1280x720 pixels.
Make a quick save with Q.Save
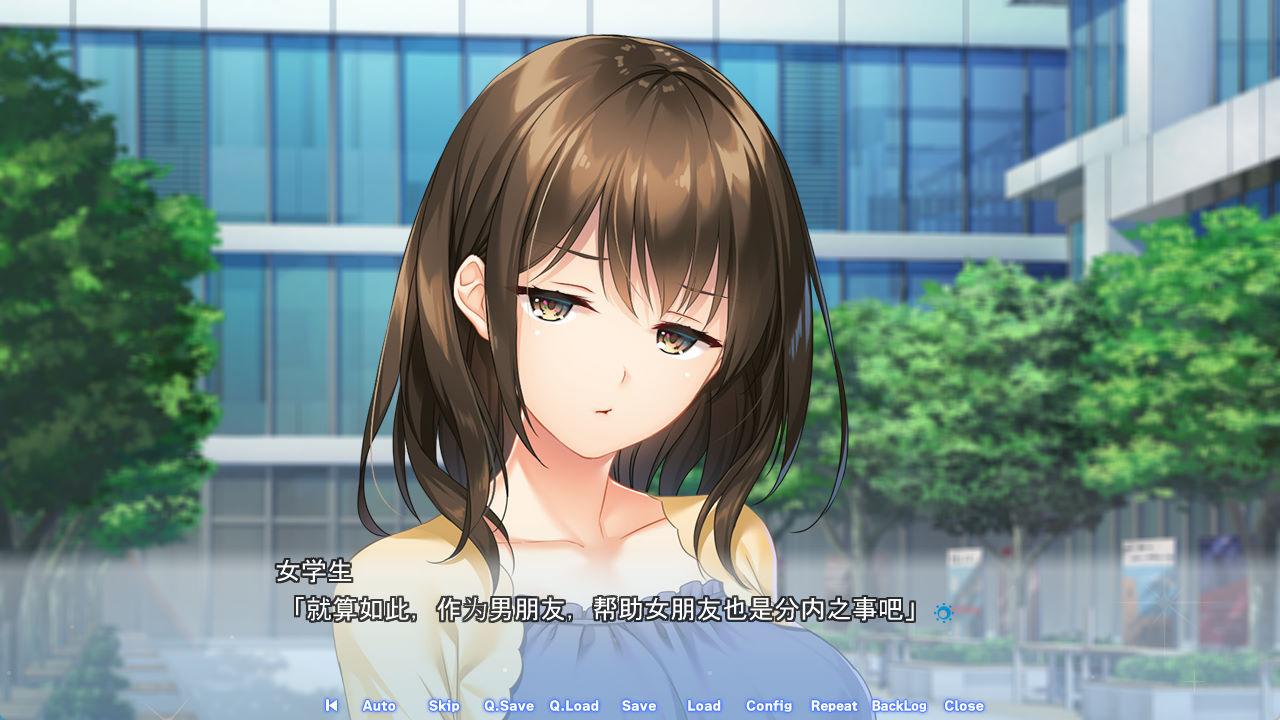509,705
